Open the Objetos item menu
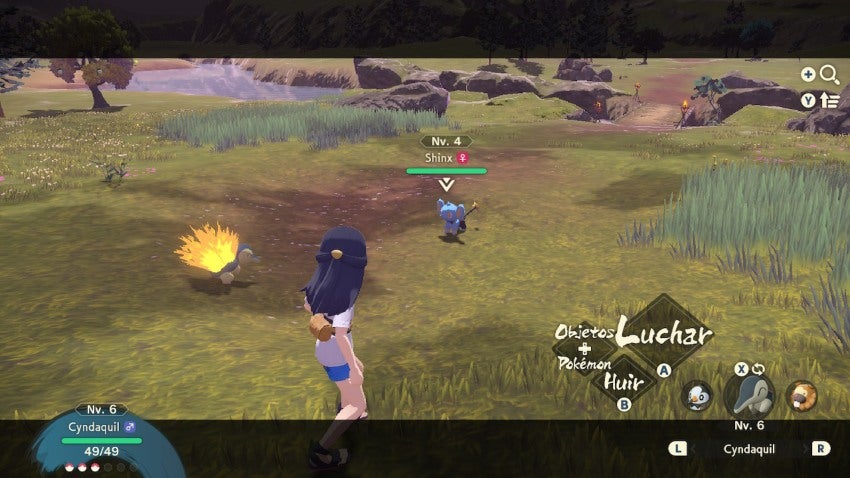Screen dimensions: 850x478 tap(584, 332)
